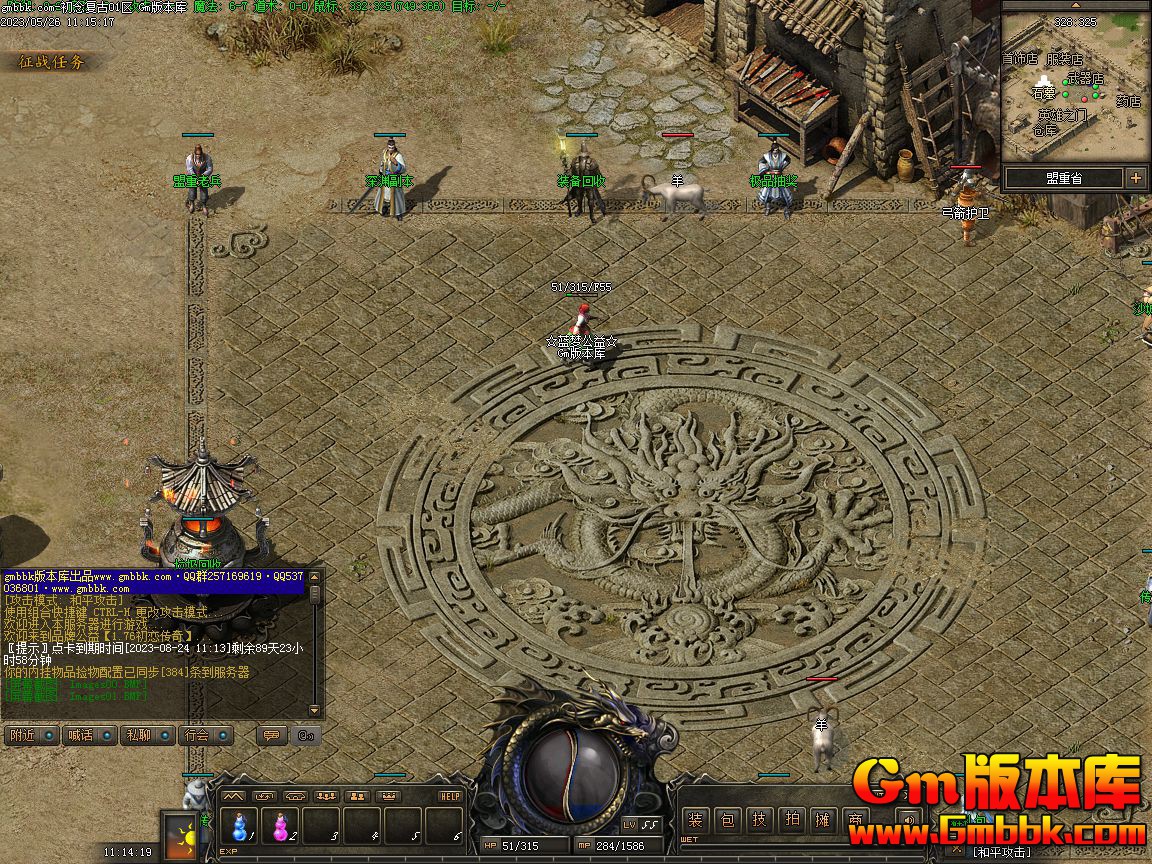
Task: Open the 技 (skills) panel
Action: [x=760, y=821]
